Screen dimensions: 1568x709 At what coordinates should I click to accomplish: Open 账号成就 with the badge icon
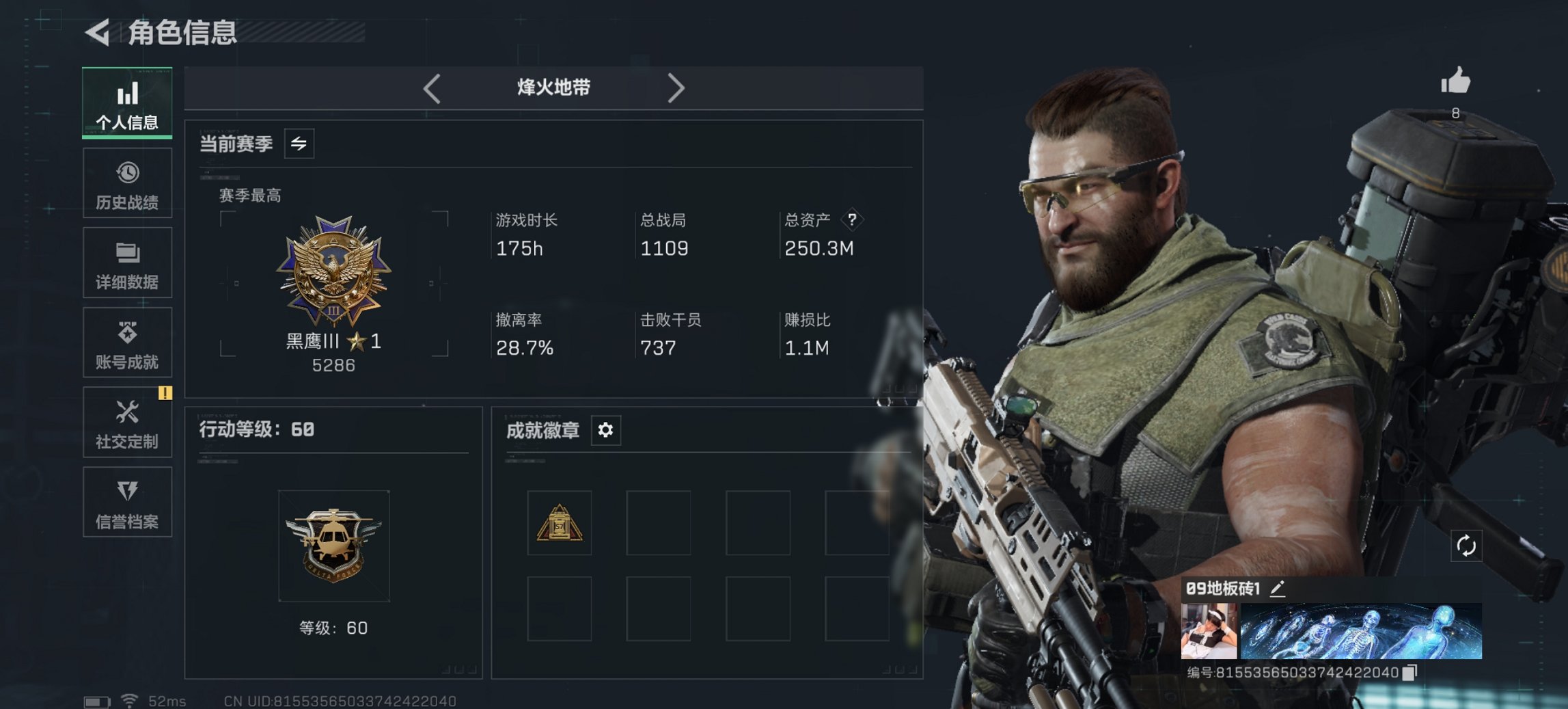coord(127,331)
